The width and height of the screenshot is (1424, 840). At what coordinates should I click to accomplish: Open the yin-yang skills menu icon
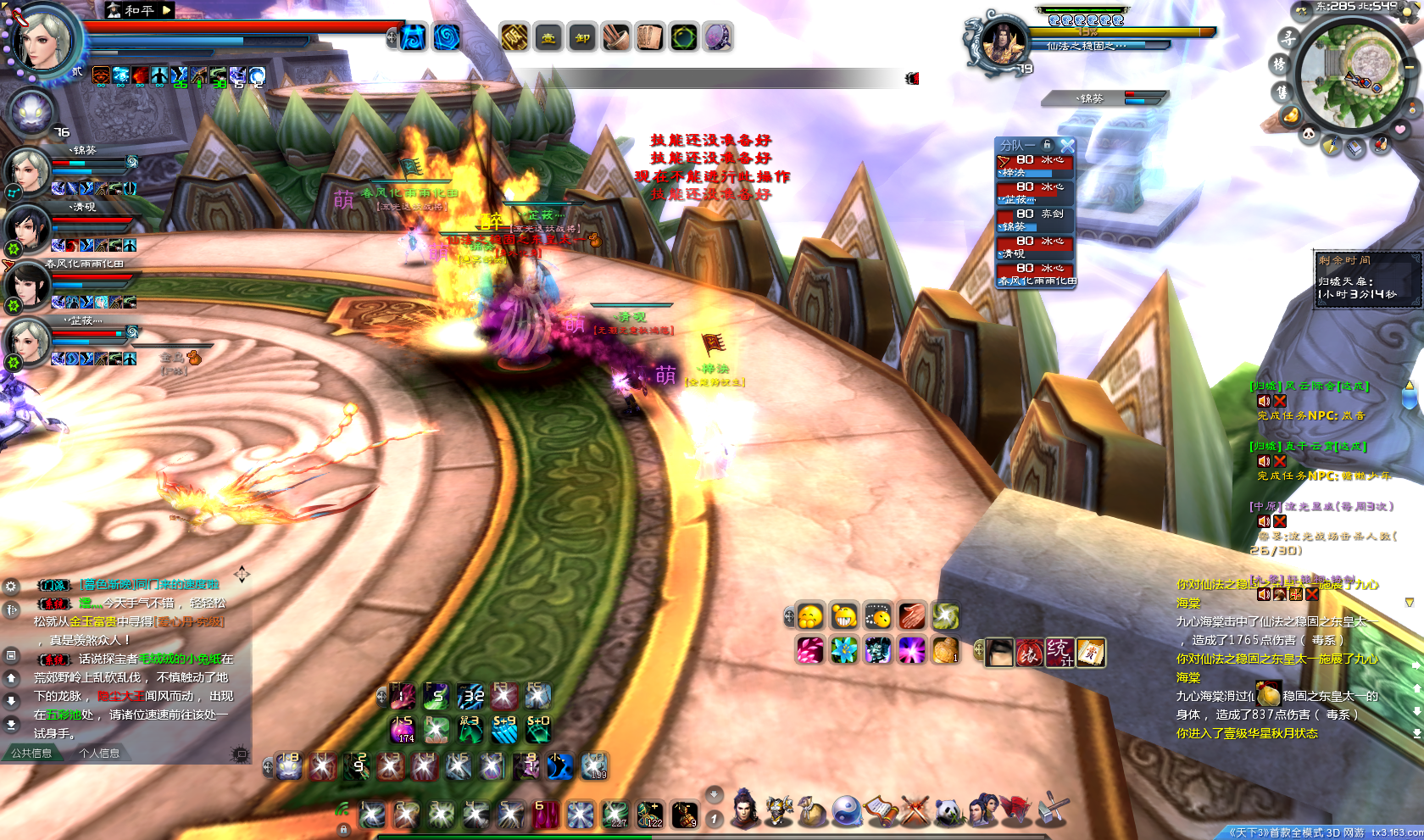pos(847,811)
